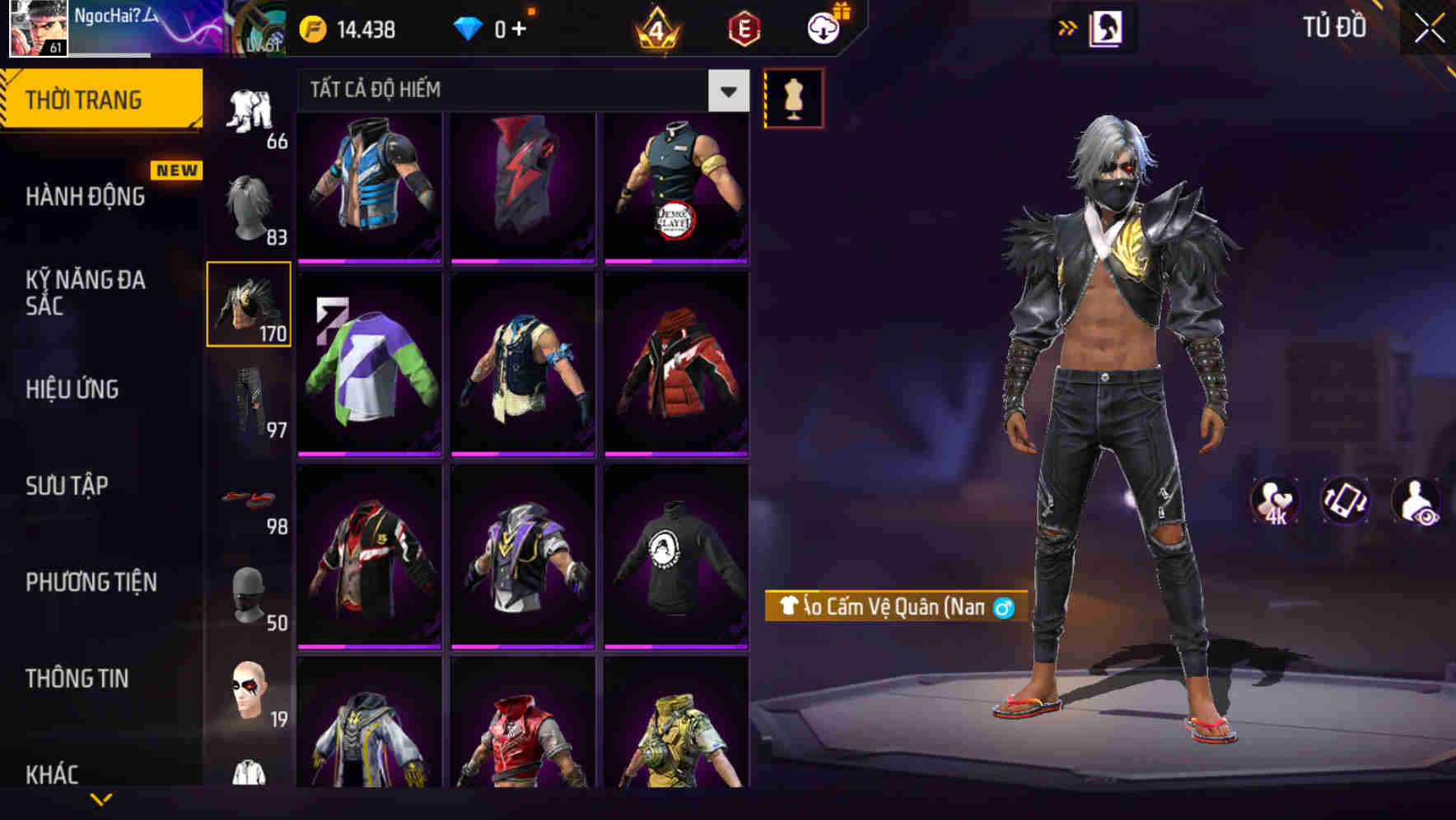Screen dimensions: 1456x820
Task: Open the snapshot profile icon top right
Action: [1105, 26]
